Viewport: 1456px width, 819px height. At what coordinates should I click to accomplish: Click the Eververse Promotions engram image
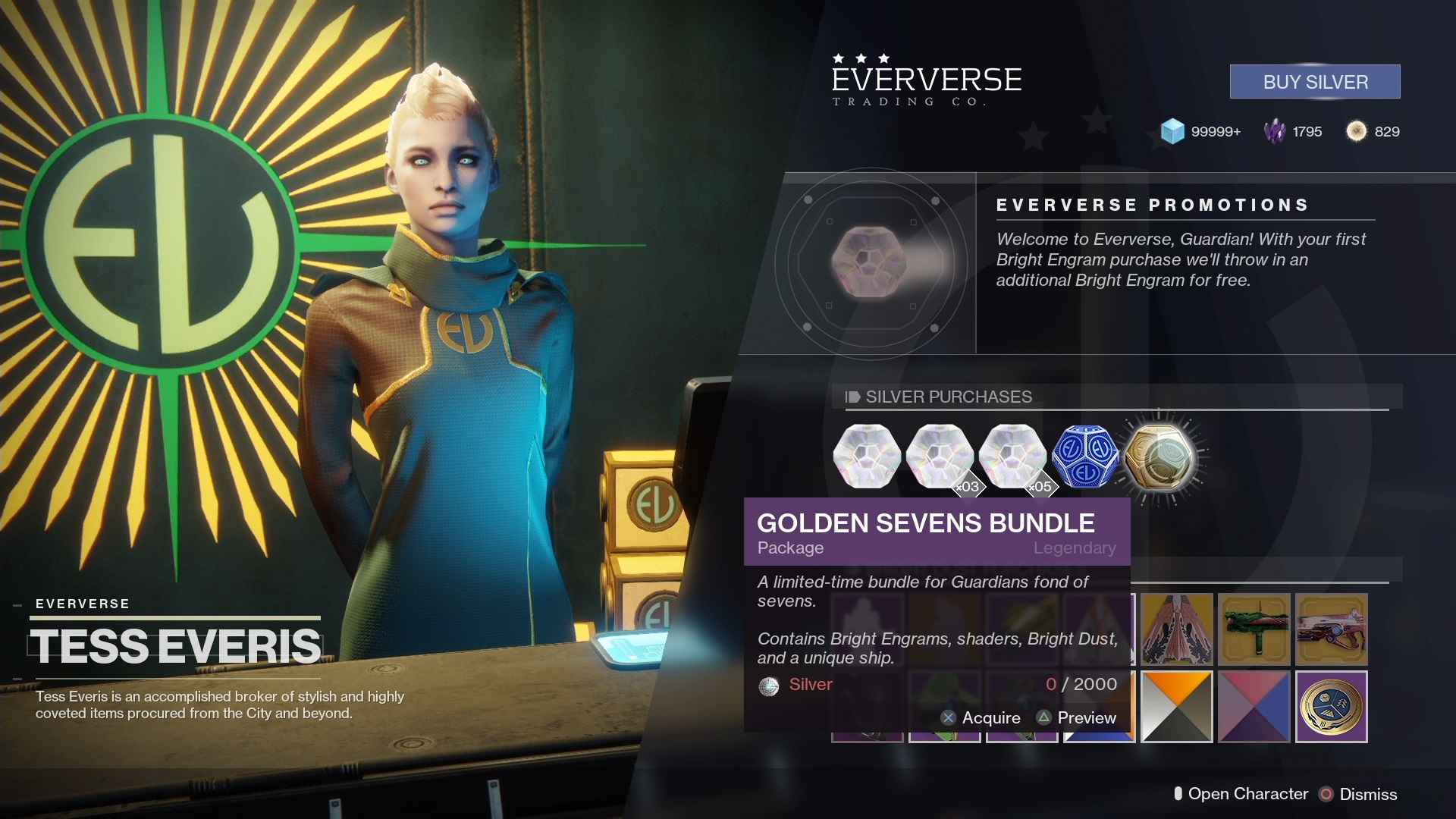click(870, 262)
